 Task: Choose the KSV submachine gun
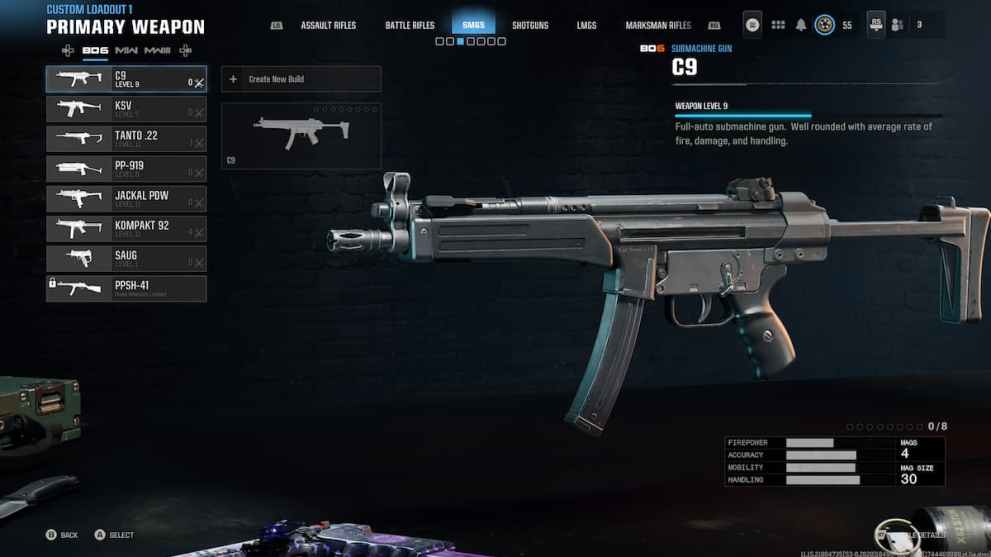point(125,109)
